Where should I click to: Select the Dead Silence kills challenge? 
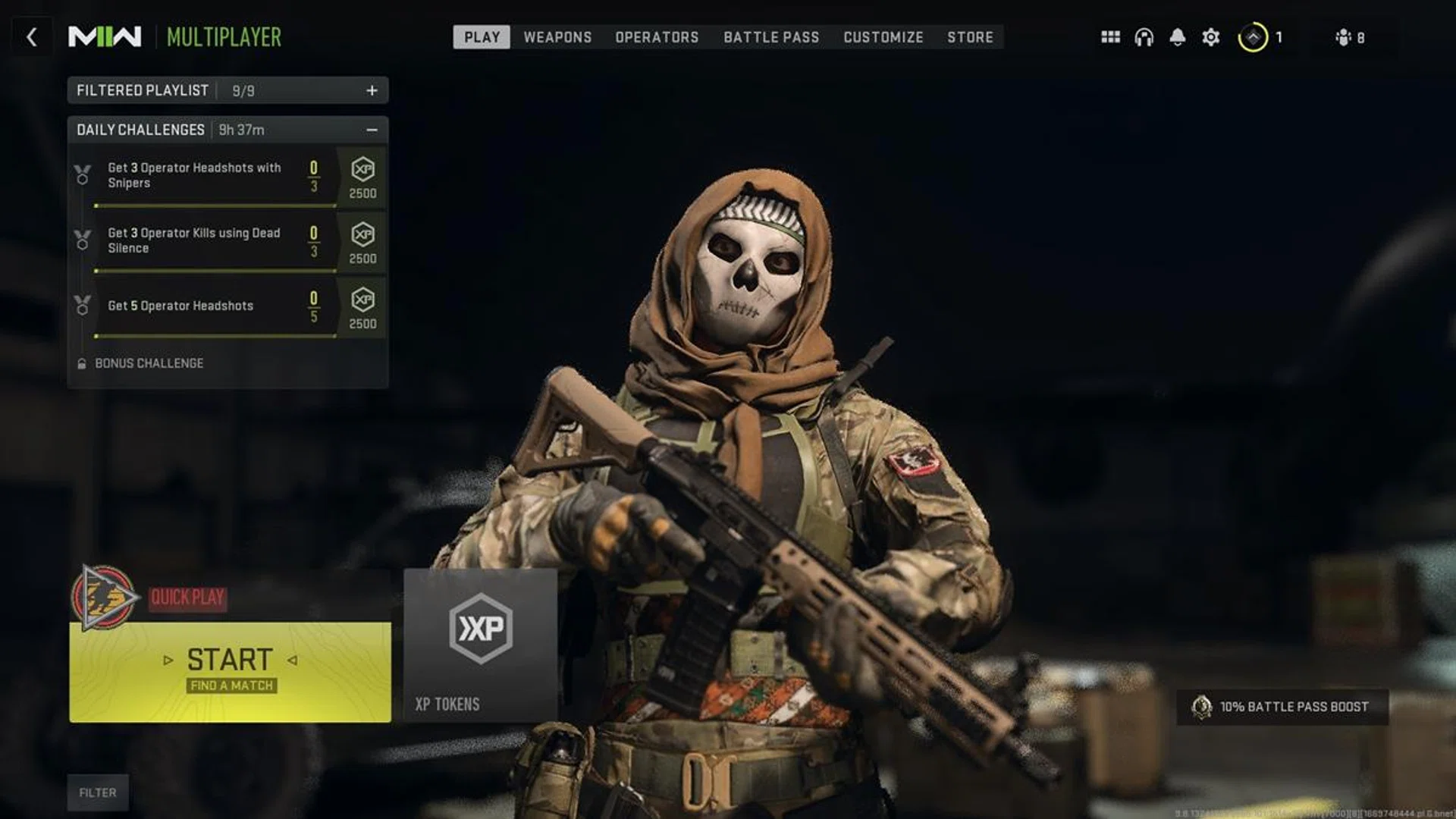tap(205, 241)
